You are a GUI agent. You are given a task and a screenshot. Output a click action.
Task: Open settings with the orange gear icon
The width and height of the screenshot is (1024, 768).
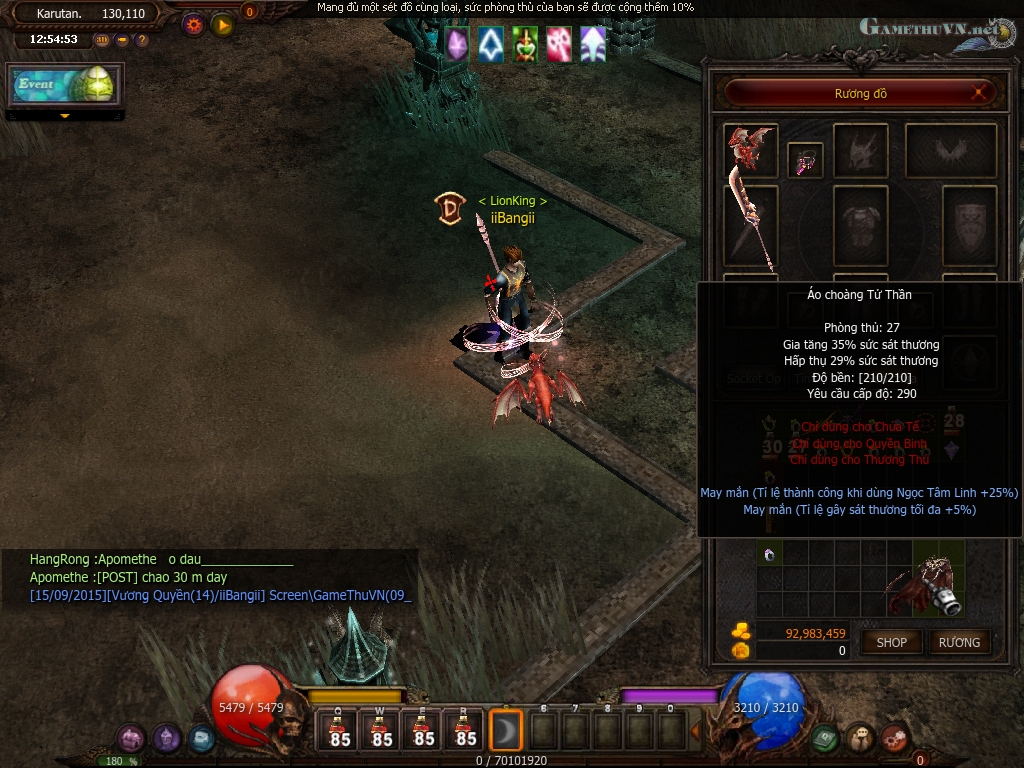pyautogui.click(x=193, y=24)
